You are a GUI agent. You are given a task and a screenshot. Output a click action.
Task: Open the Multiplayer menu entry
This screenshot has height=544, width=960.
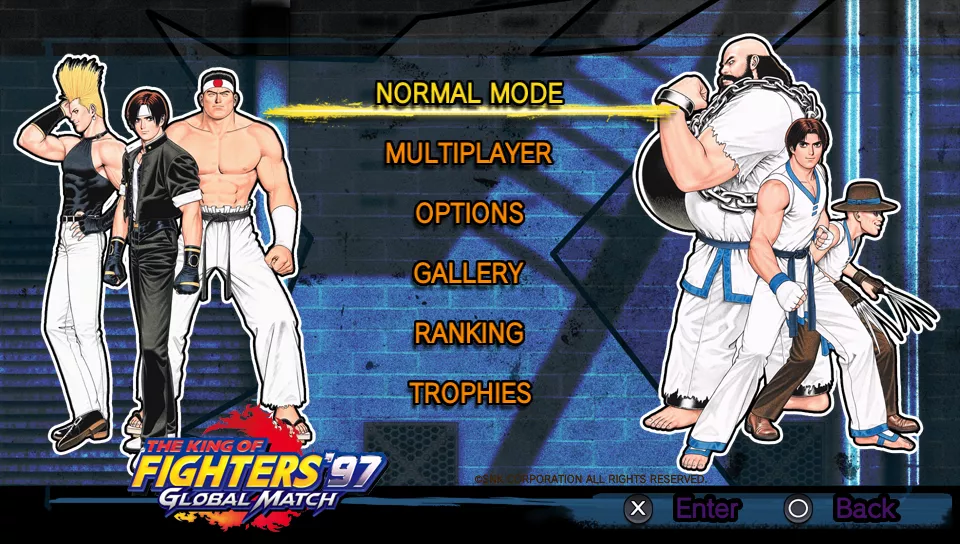coord(469,153)
